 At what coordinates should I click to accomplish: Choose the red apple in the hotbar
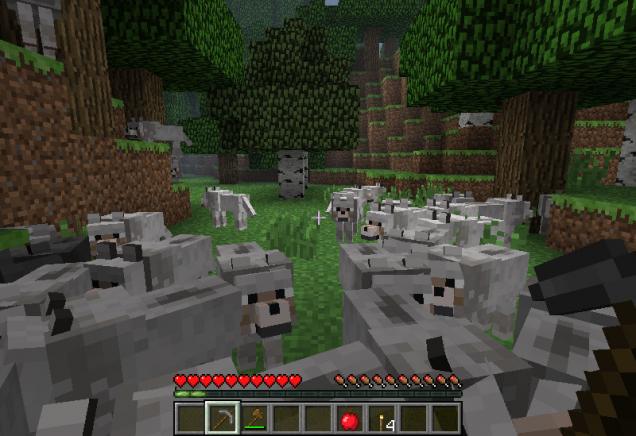point(349,419)
